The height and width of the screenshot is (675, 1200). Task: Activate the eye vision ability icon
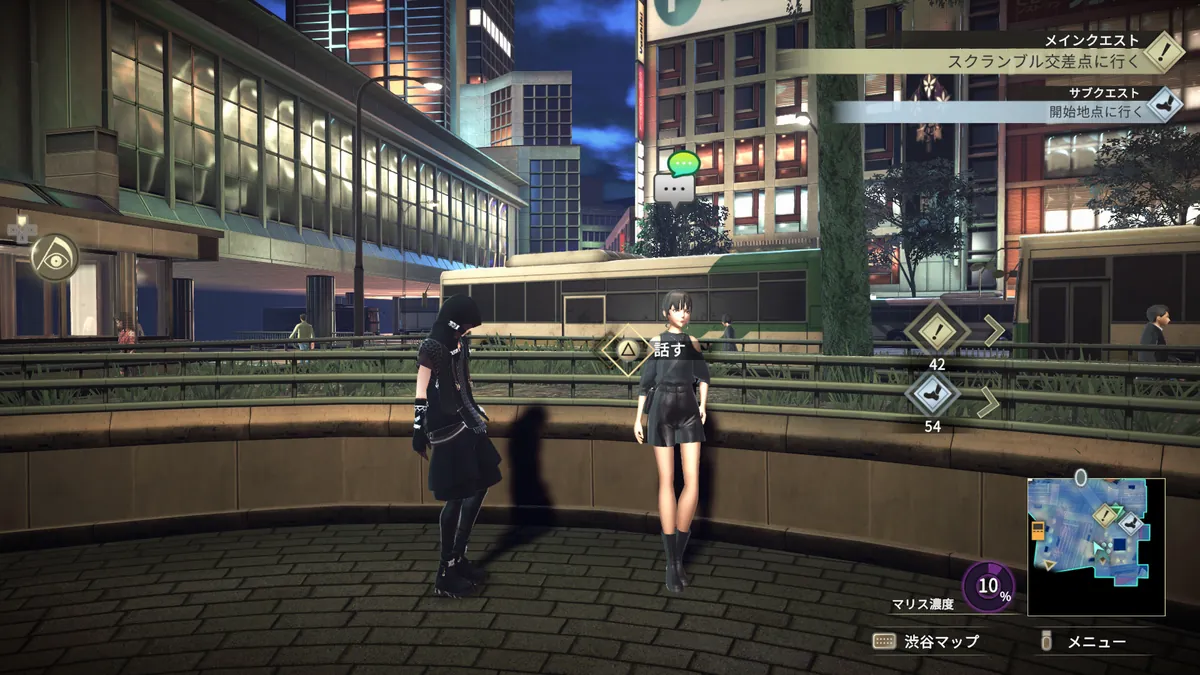click(53, 258)
